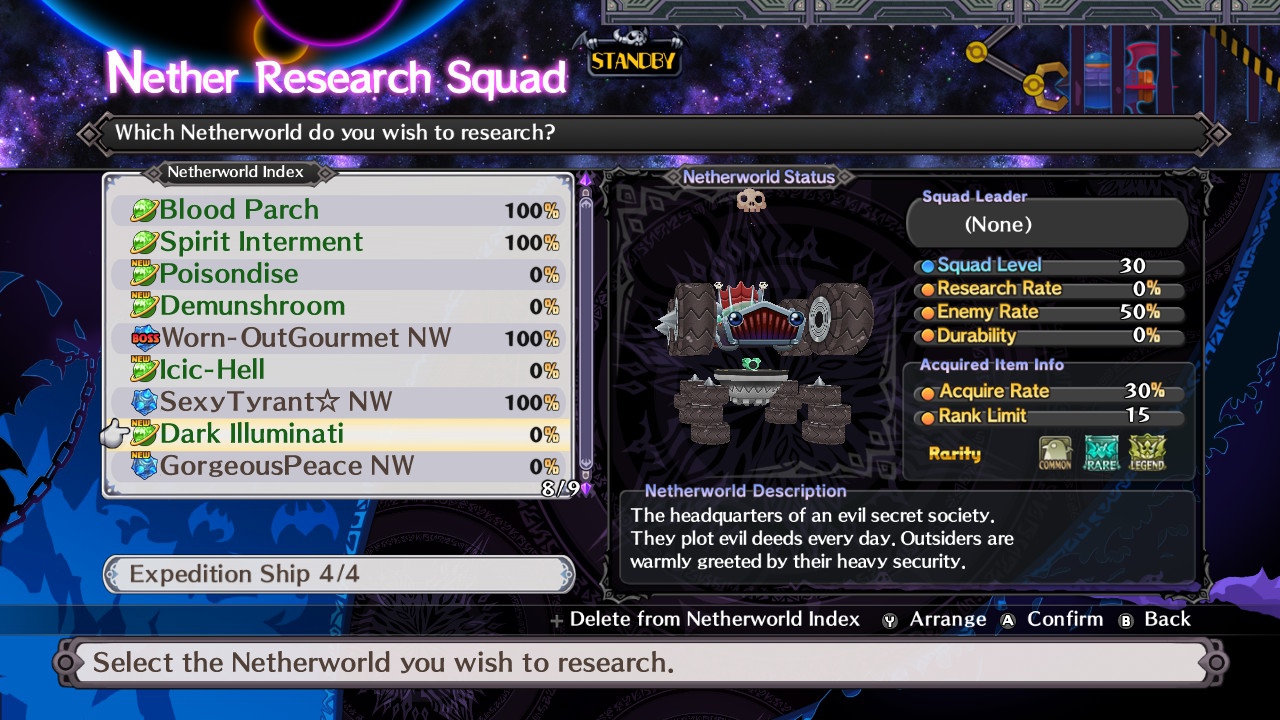
Task: Click the Legend rarity icon
Action: [1147, 453]
